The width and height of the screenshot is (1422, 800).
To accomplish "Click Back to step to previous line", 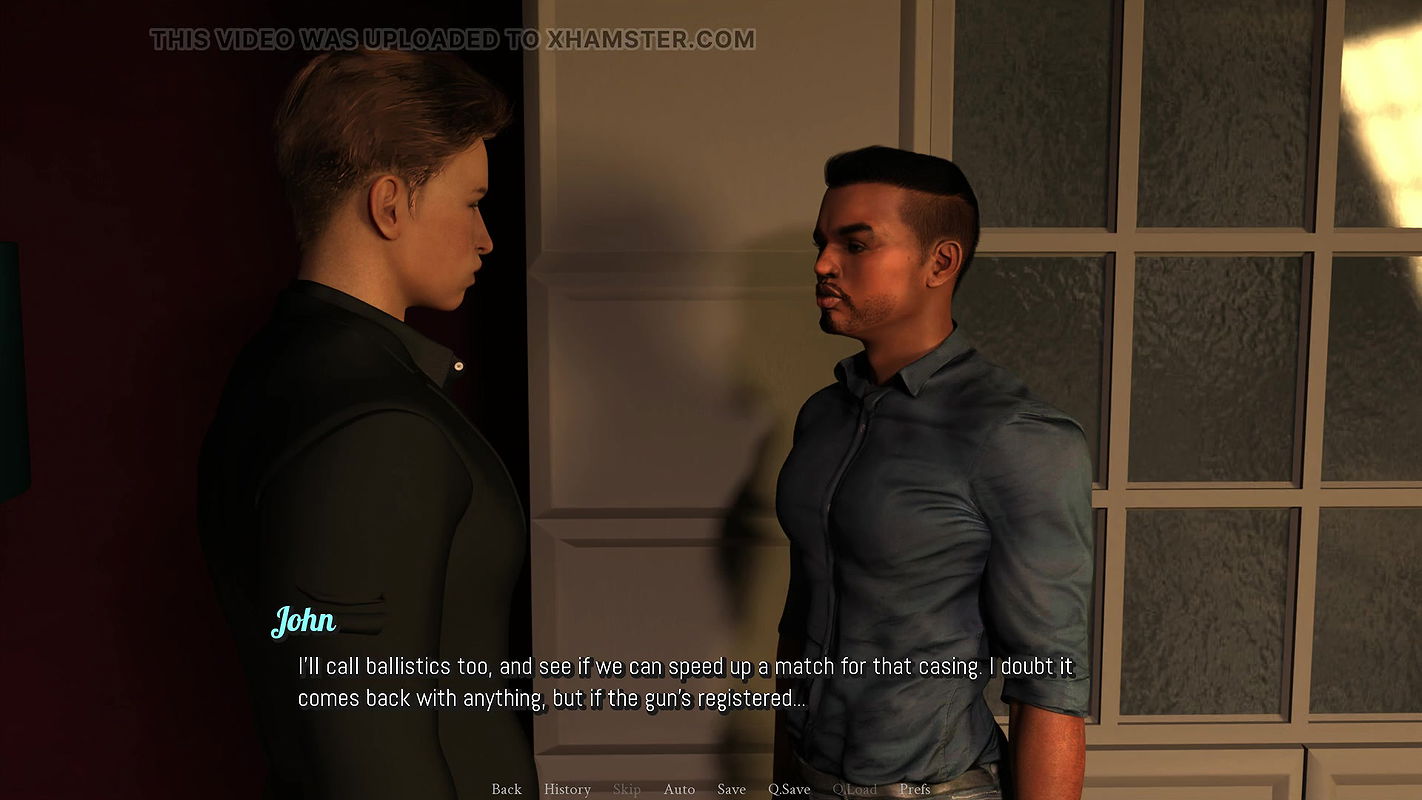I will [506, 789].
